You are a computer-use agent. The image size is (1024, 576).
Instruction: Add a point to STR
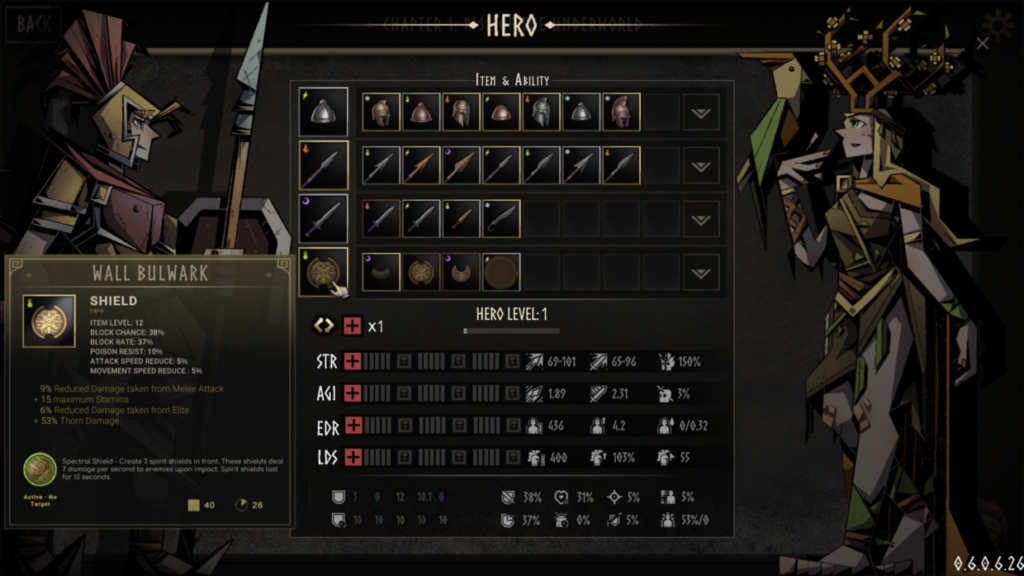pos(352,361)
